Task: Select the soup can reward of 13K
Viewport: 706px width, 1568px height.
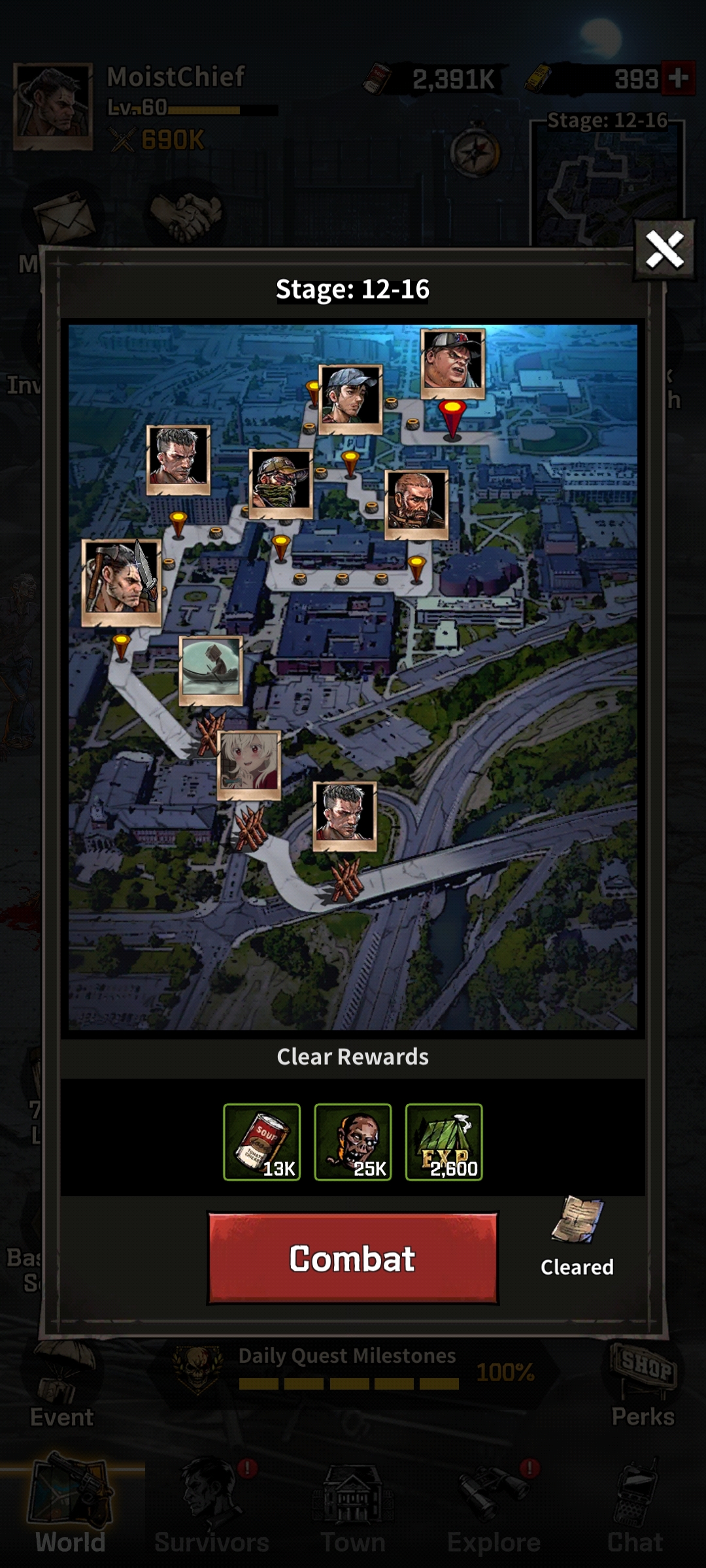Action: (x=261, y=1142)
